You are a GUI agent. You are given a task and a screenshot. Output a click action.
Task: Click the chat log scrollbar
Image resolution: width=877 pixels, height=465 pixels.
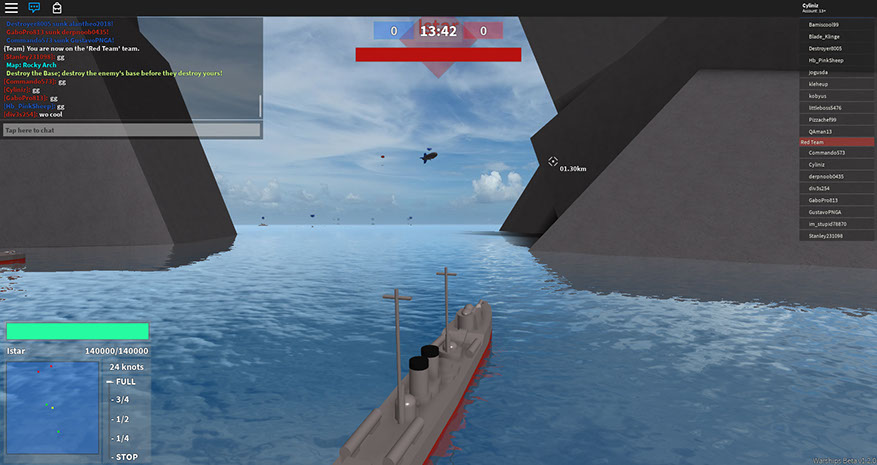[260, 106]
